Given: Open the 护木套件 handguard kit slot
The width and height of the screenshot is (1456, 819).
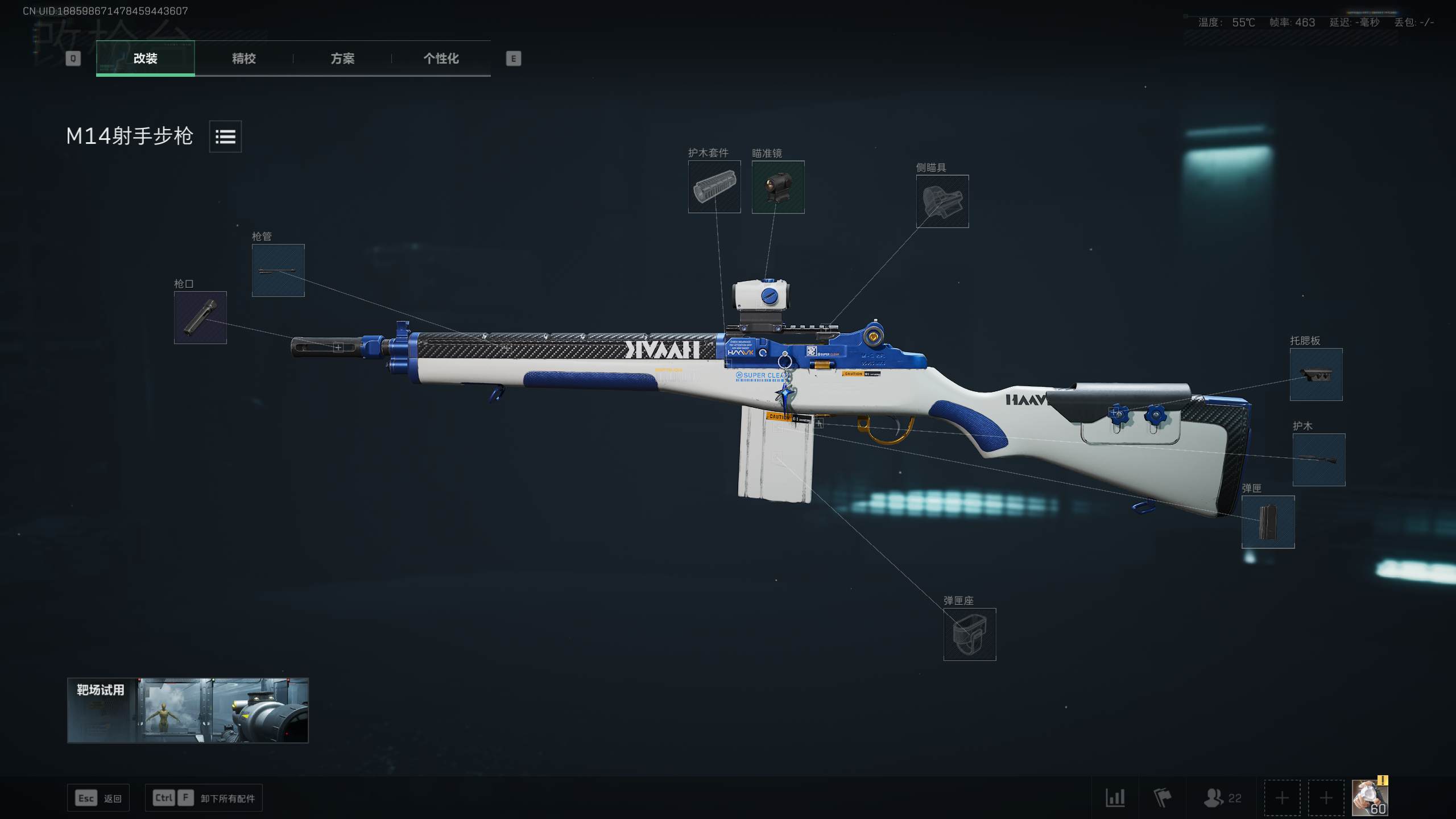Looking at the screenshot, I should click(714, 187).
